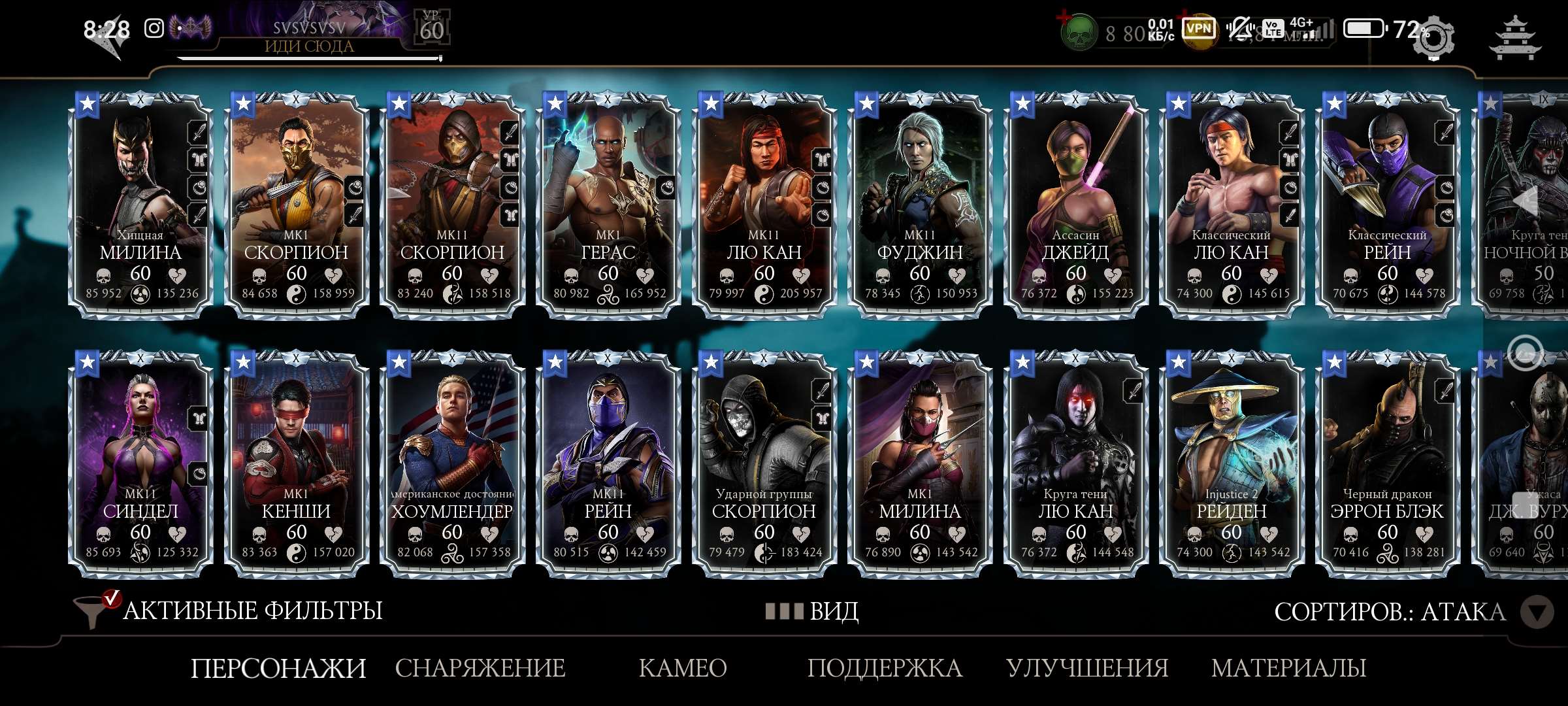The image size is (1568, 706).
Task: Open the gear settings icon
Action: pyautogui.click(x=1434, y=38)
